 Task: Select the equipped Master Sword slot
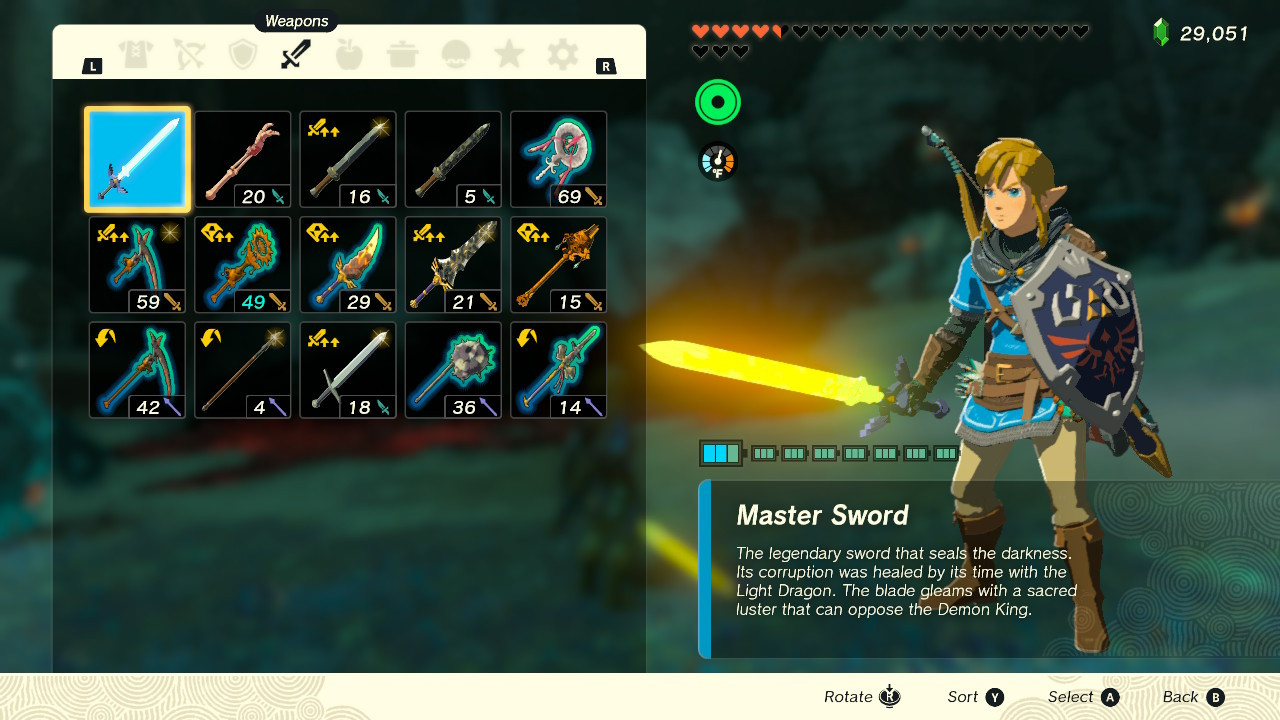click(x=136, y=159)
